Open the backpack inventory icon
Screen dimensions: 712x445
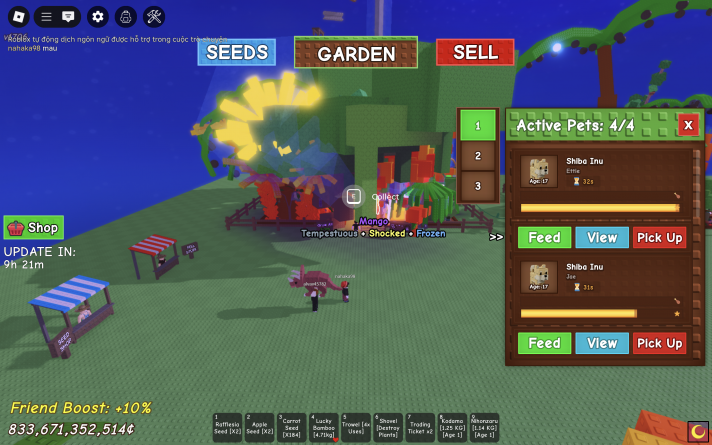(125, 16)
